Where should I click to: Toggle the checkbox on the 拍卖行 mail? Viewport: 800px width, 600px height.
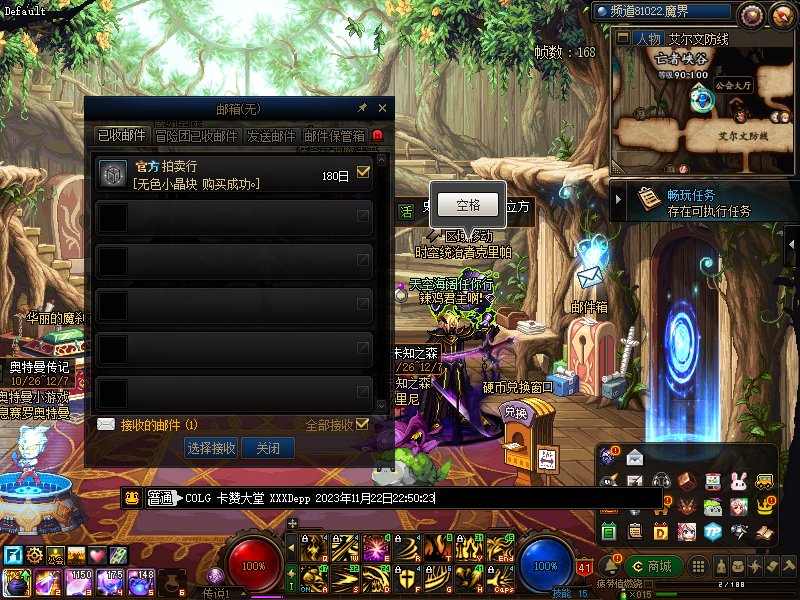tap(363, 173)
